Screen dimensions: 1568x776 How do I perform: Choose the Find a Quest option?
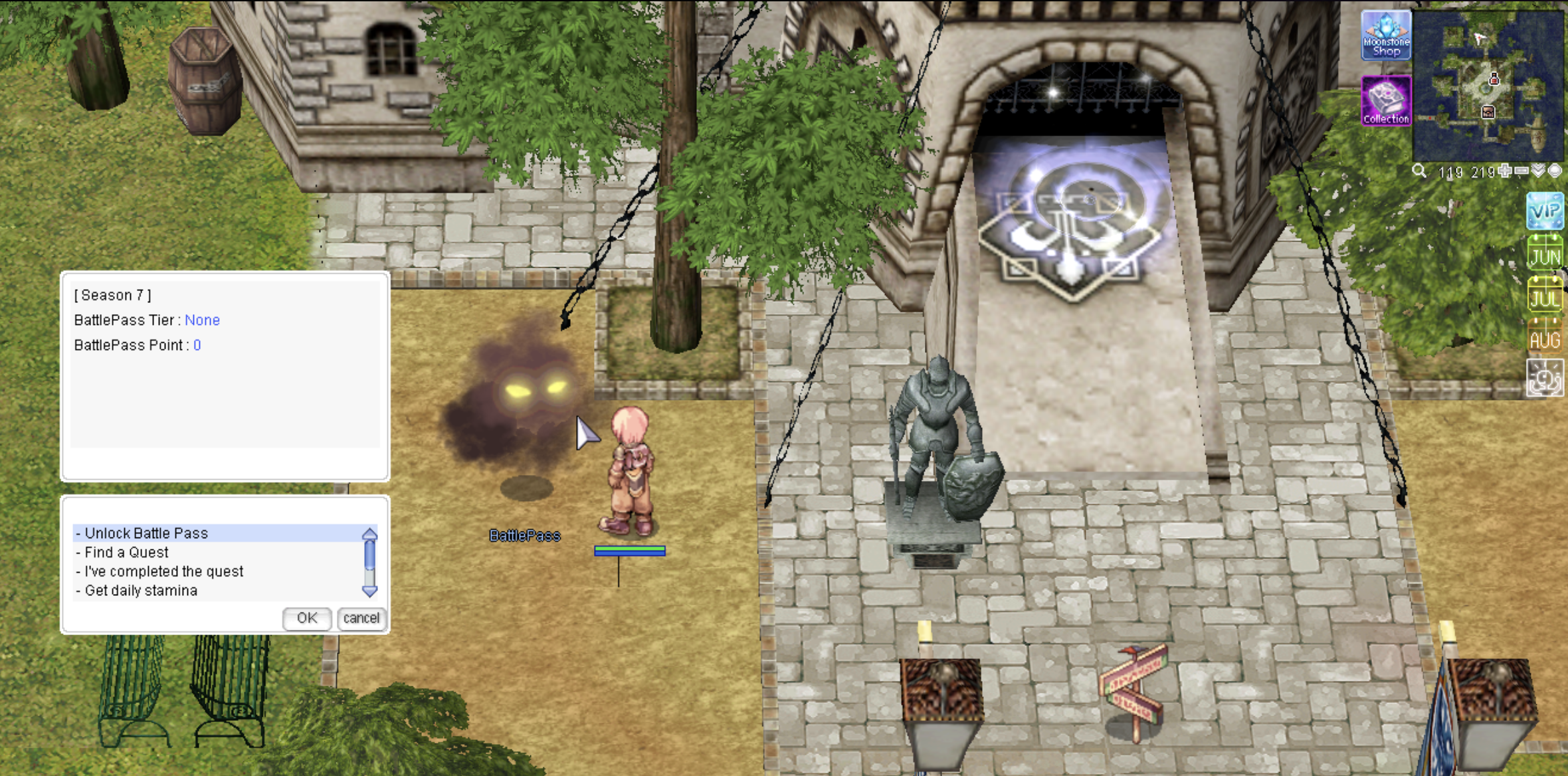click(x=126, y=553)
